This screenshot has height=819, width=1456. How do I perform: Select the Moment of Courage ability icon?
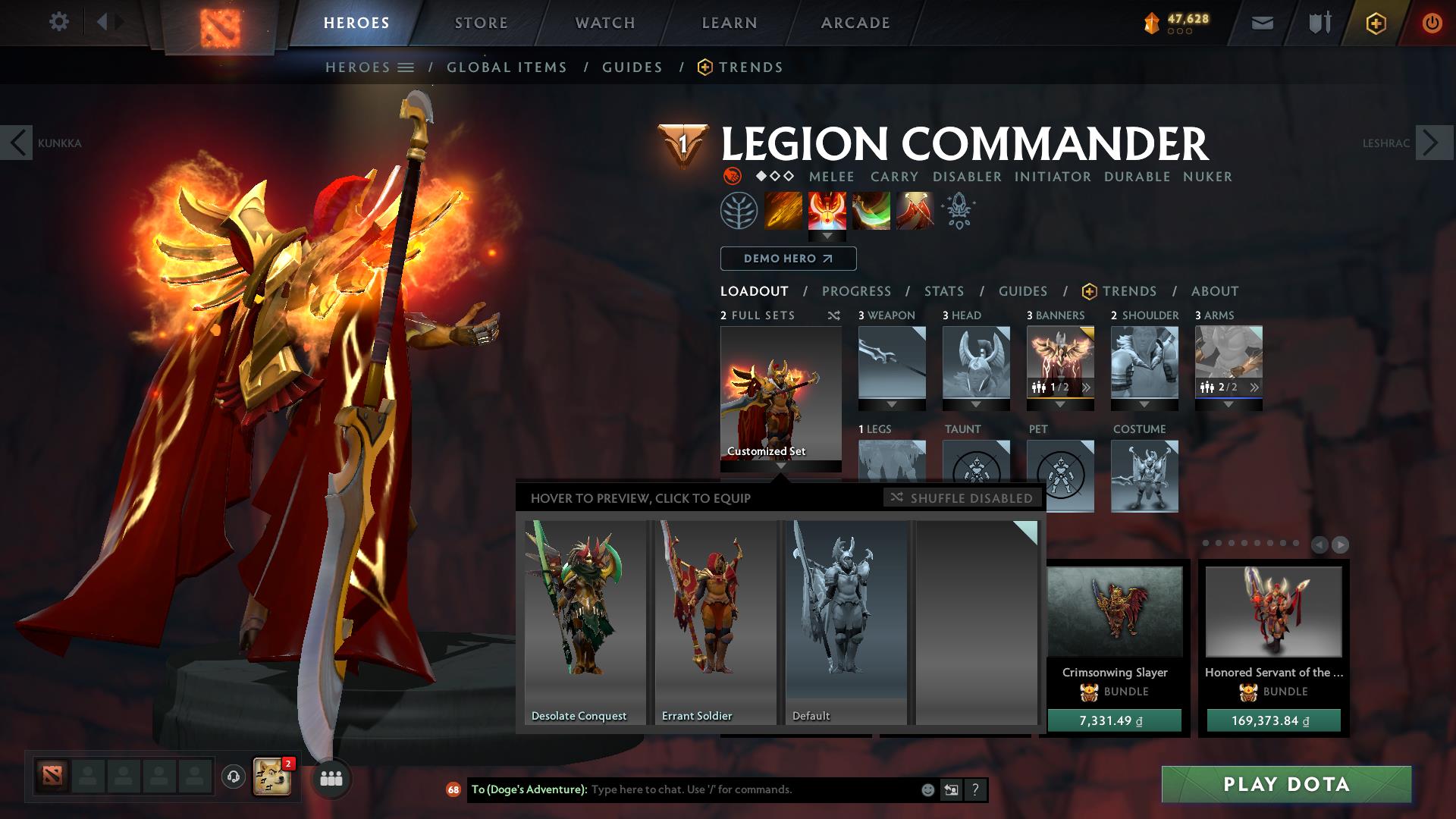tap(871, 211)
